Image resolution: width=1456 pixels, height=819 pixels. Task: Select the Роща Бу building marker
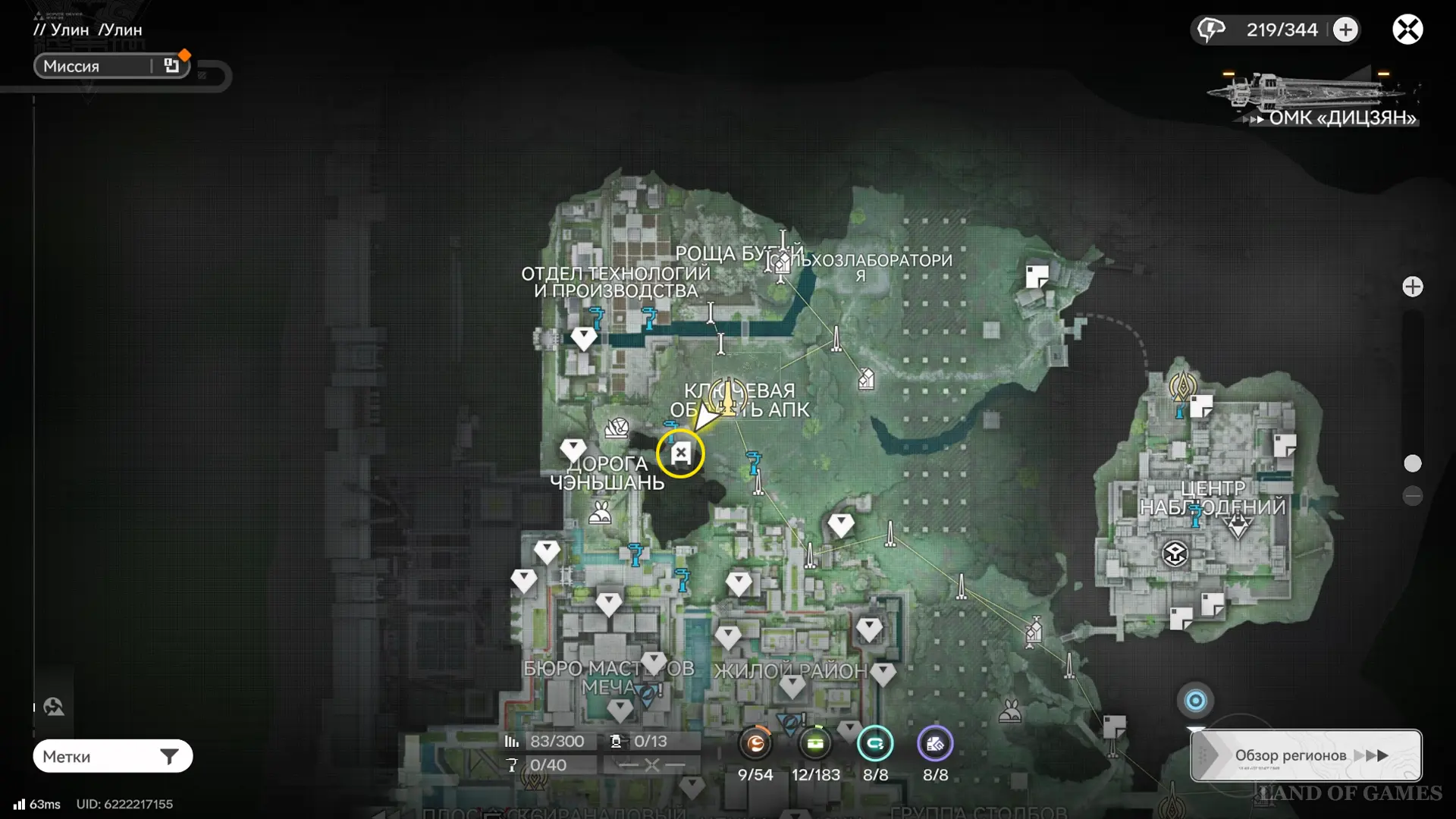click(780, 263)
